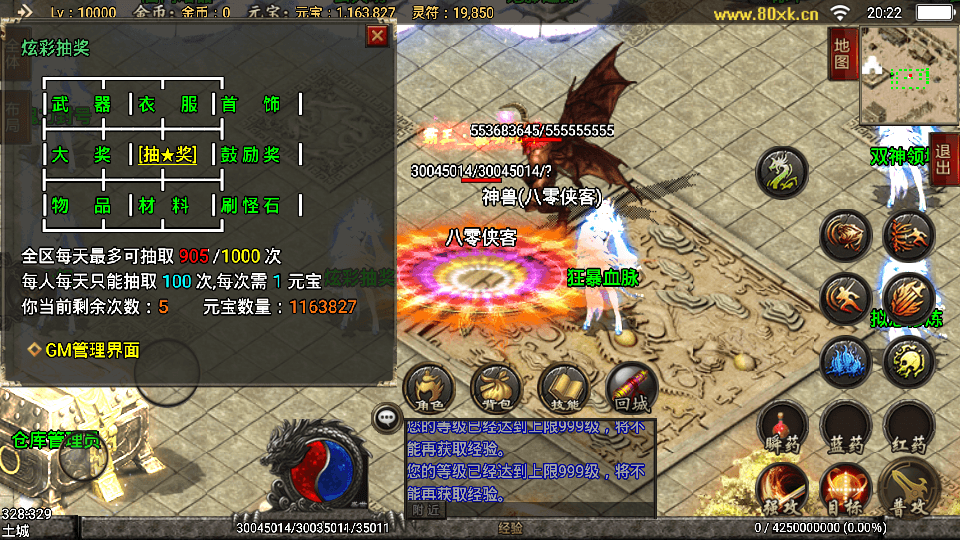960x540 pixels.
Task: Choose the 衣服 clothing lottery category
Action: click(168, 105)
